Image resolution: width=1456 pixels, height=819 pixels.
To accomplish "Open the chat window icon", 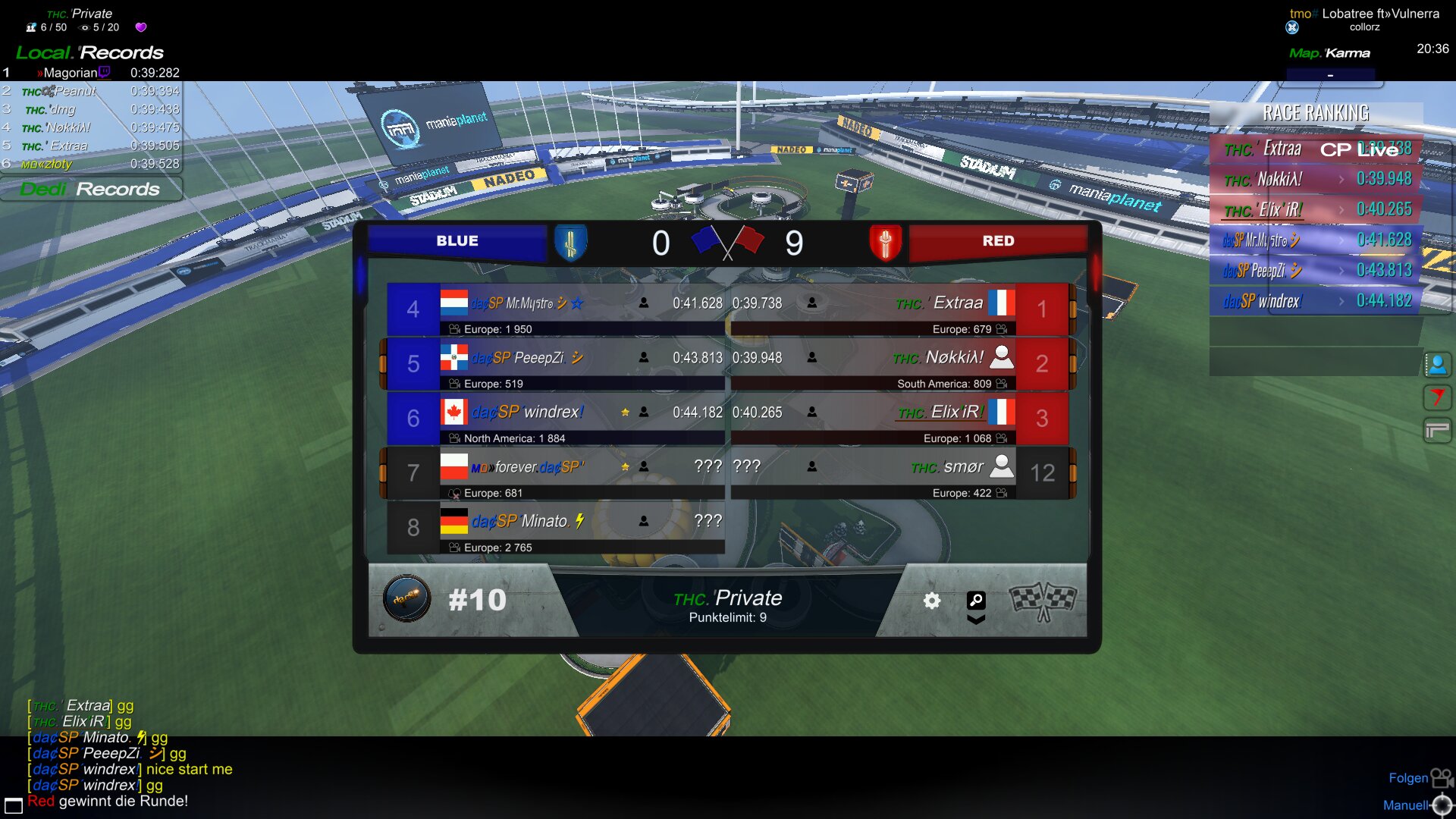I will point(14,805).
